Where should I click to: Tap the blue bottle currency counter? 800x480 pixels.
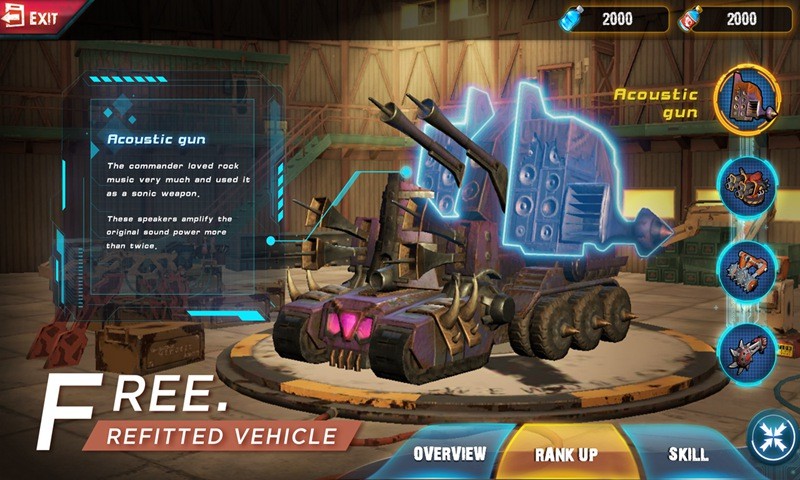coord(613,19)
